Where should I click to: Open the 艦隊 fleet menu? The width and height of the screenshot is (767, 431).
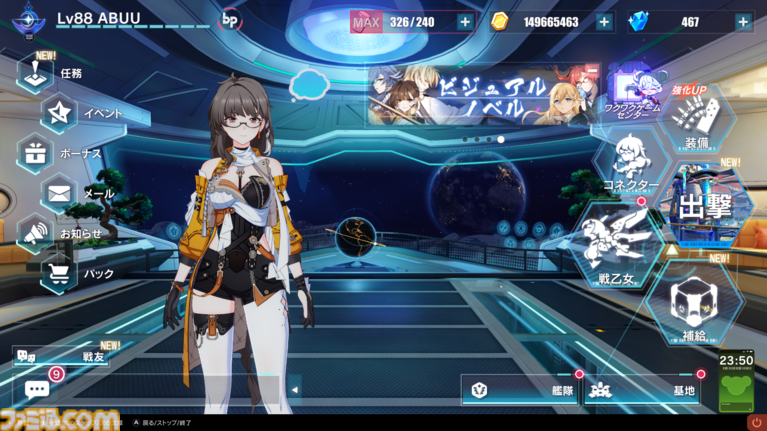point(522,390)
